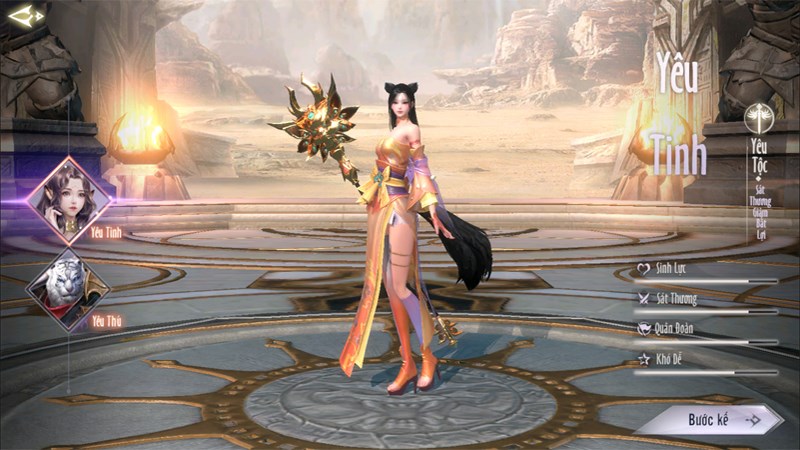Choose the Yêu Thú white tiger portrait
The image size is (800, 450).
(x=68, y=289)
